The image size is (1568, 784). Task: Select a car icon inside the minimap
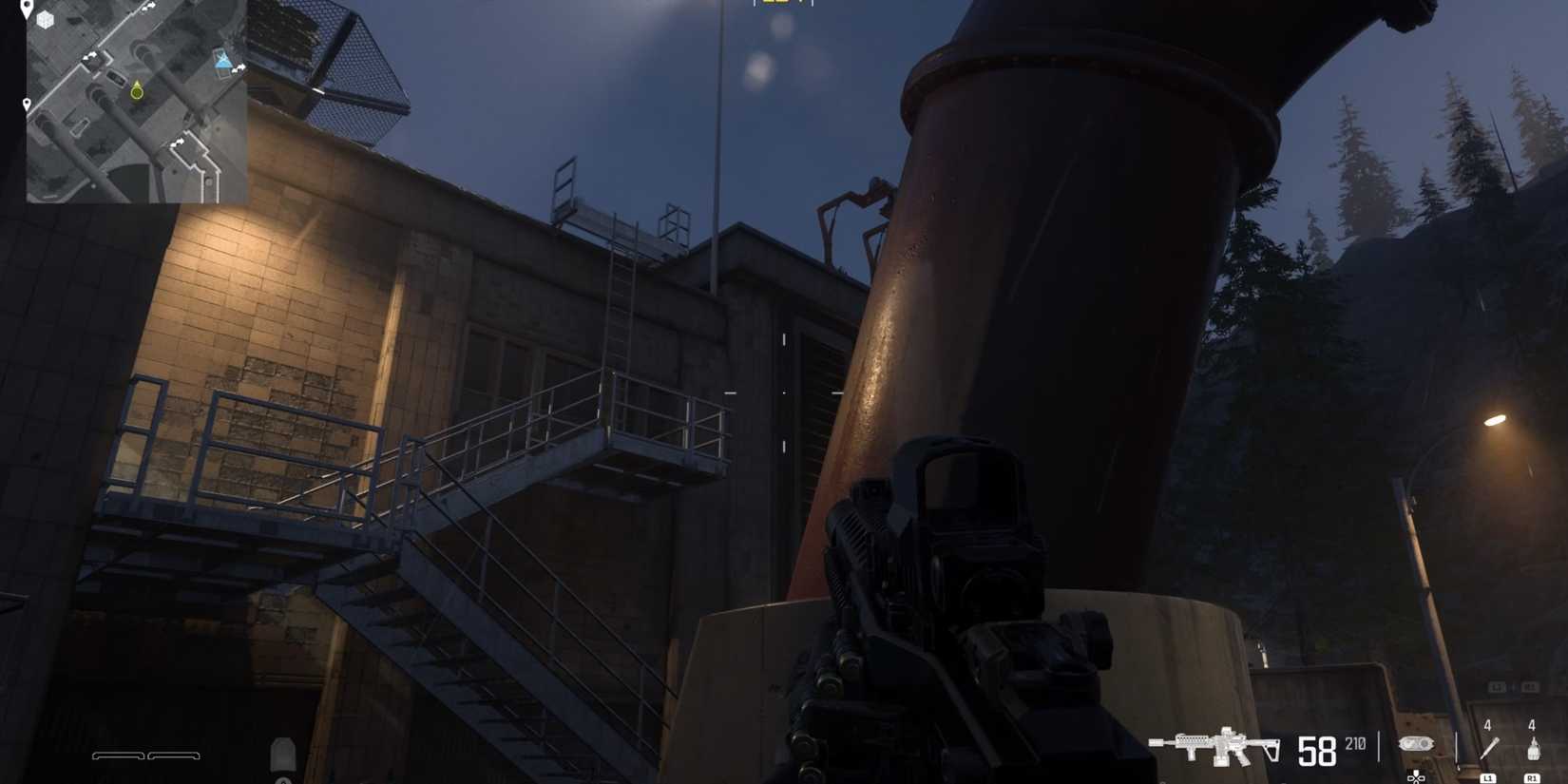point(115,77)
